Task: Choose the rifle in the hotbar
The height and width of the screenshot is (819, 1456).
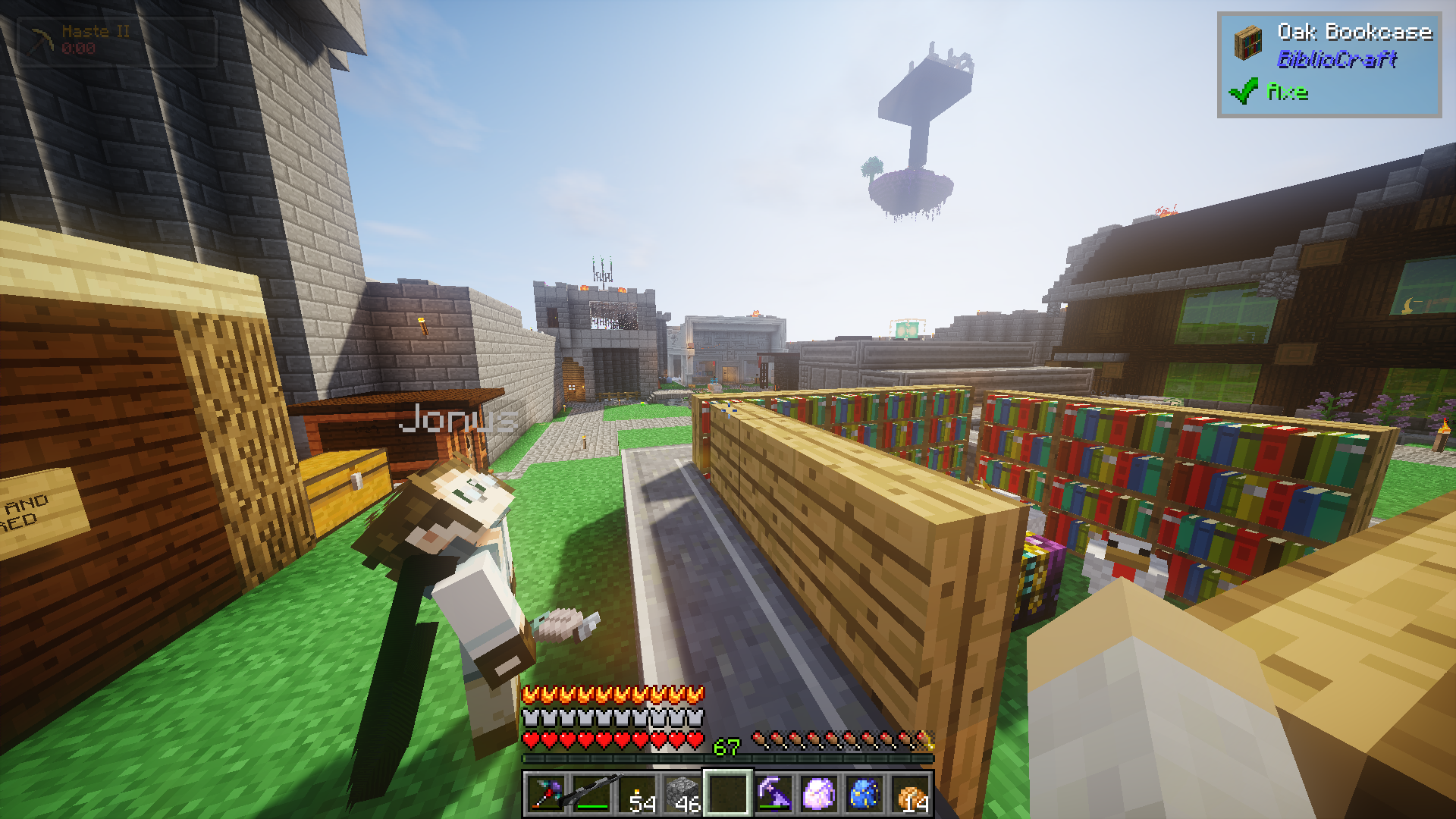Action: [591, 794]
